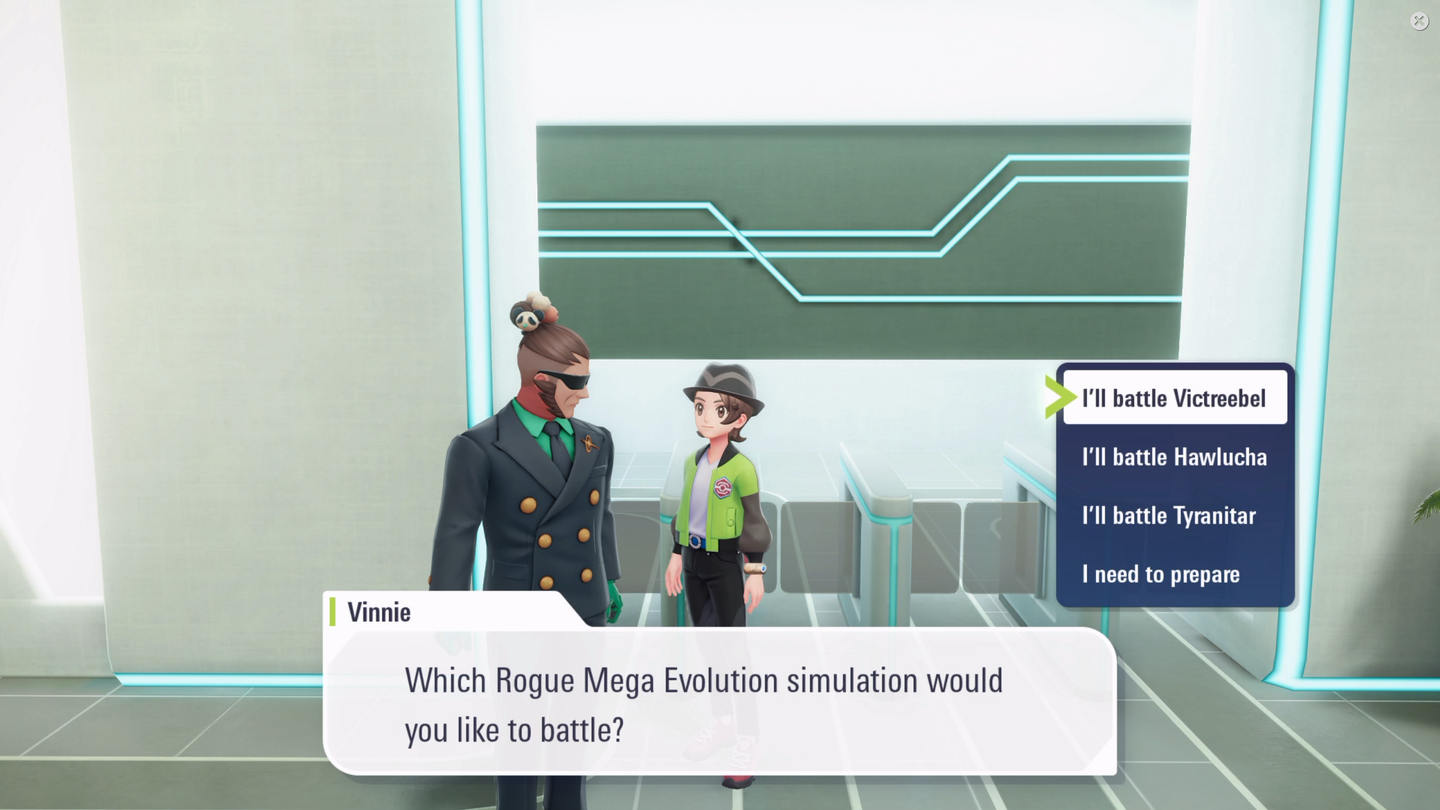Select "I'll battle Hawlucha" reply
1440x810 pixels.
1174,457
